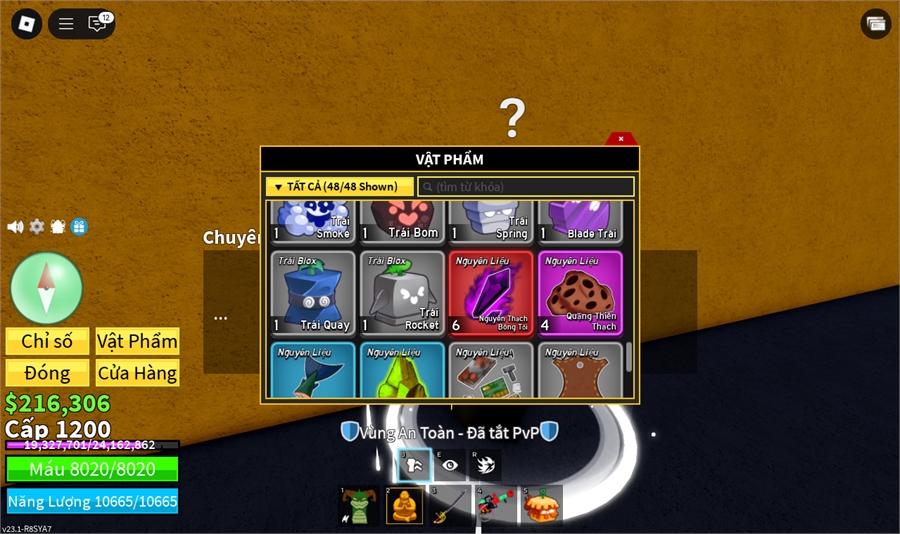Select the Trái Quay fruit slot
This screenshot has height=534, width=900.
313,292
